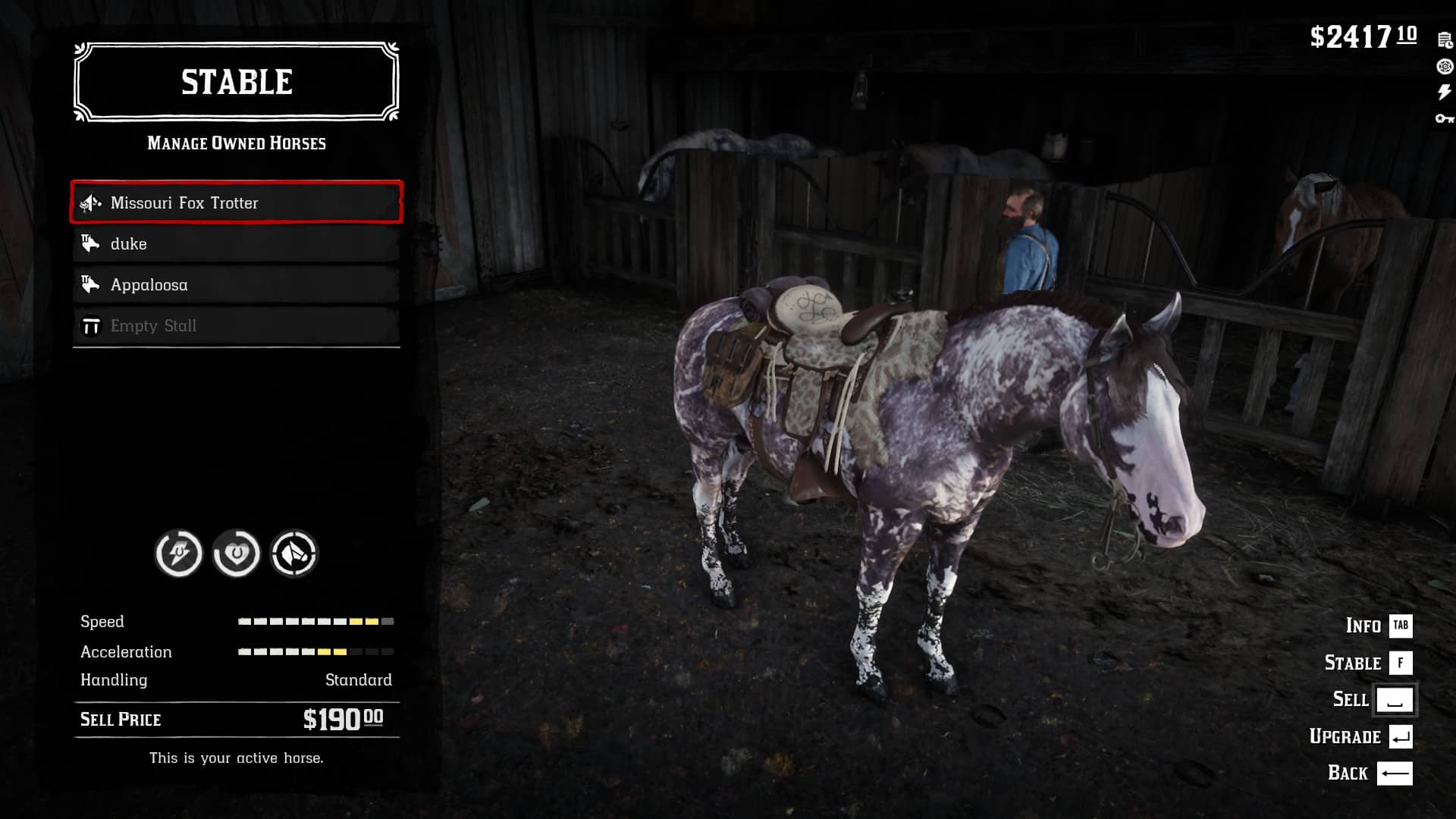
Task: Click the horse head icon beside duke
Action: pyautogui.click(x=89, y=243)
